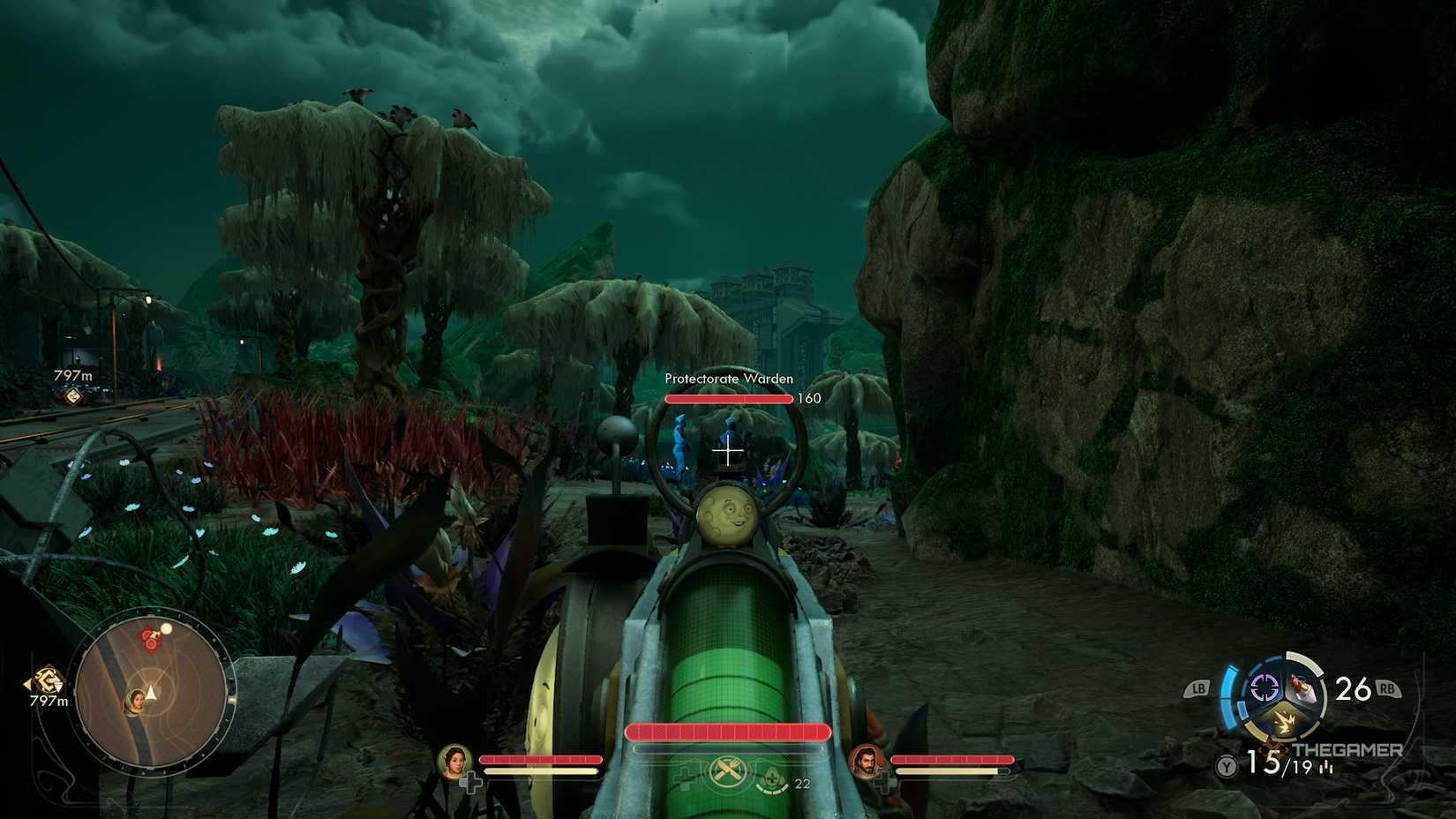This screenshot has width=1456, height=819.
Task: Select the purple targeting reticle icon on the weapon wheel
Action: click(1264, 688)
